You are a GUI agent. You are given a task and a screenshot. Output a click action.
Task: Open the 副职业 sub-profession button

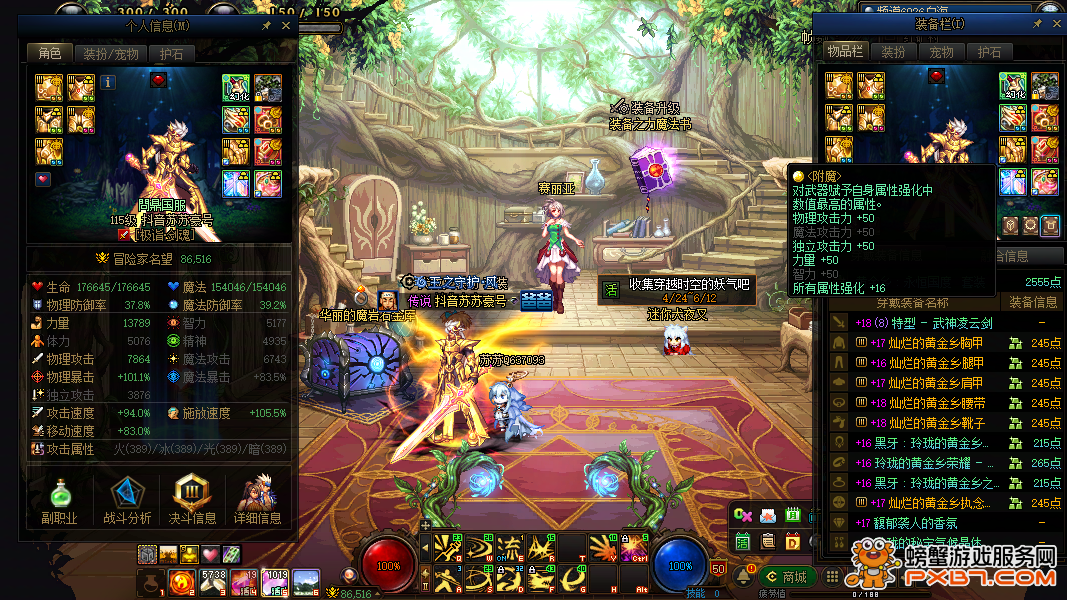[x=60, y=500]
